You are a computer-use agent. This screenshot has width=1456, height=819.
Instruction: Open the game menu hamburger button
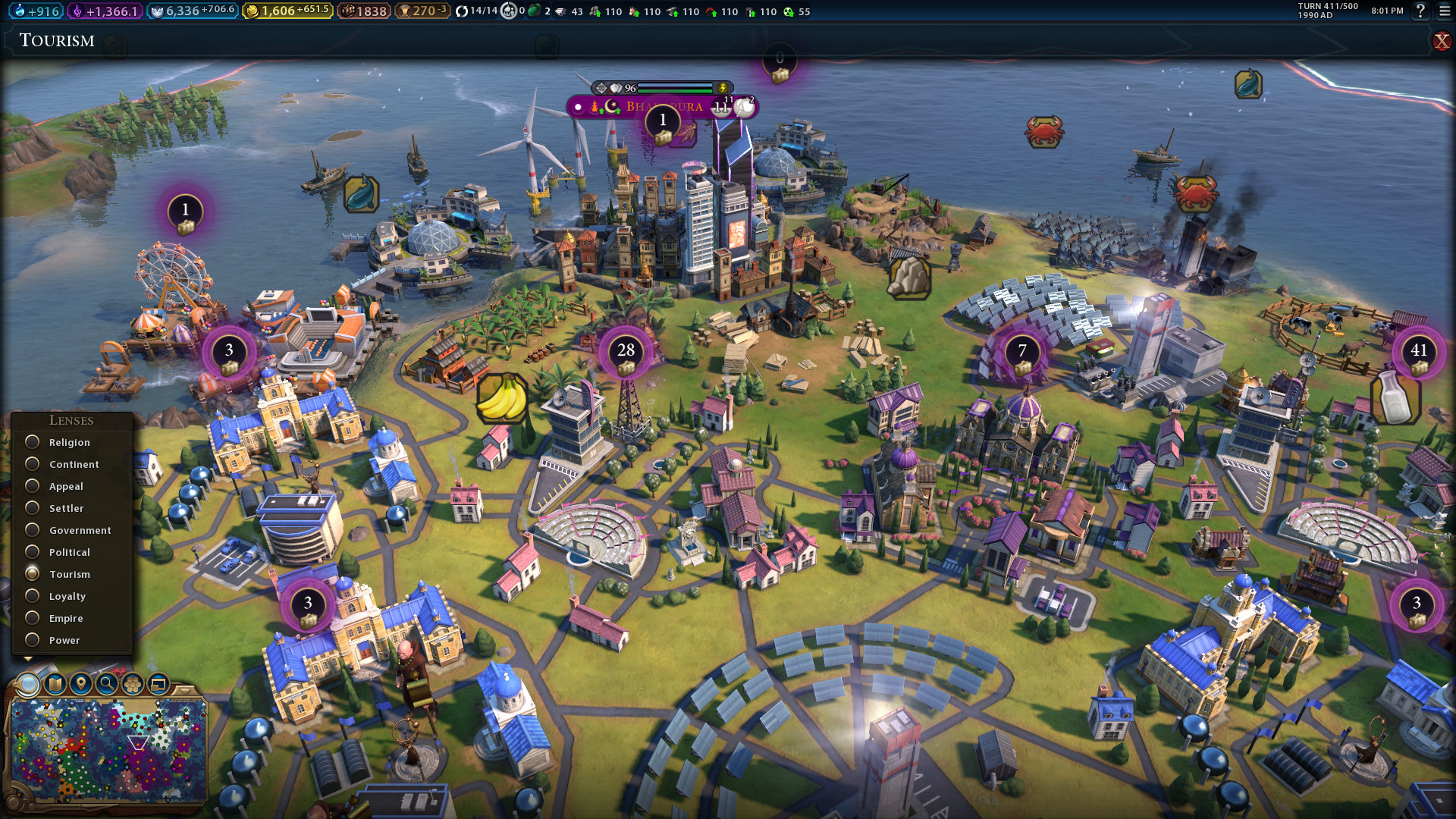click(1445, 11)
